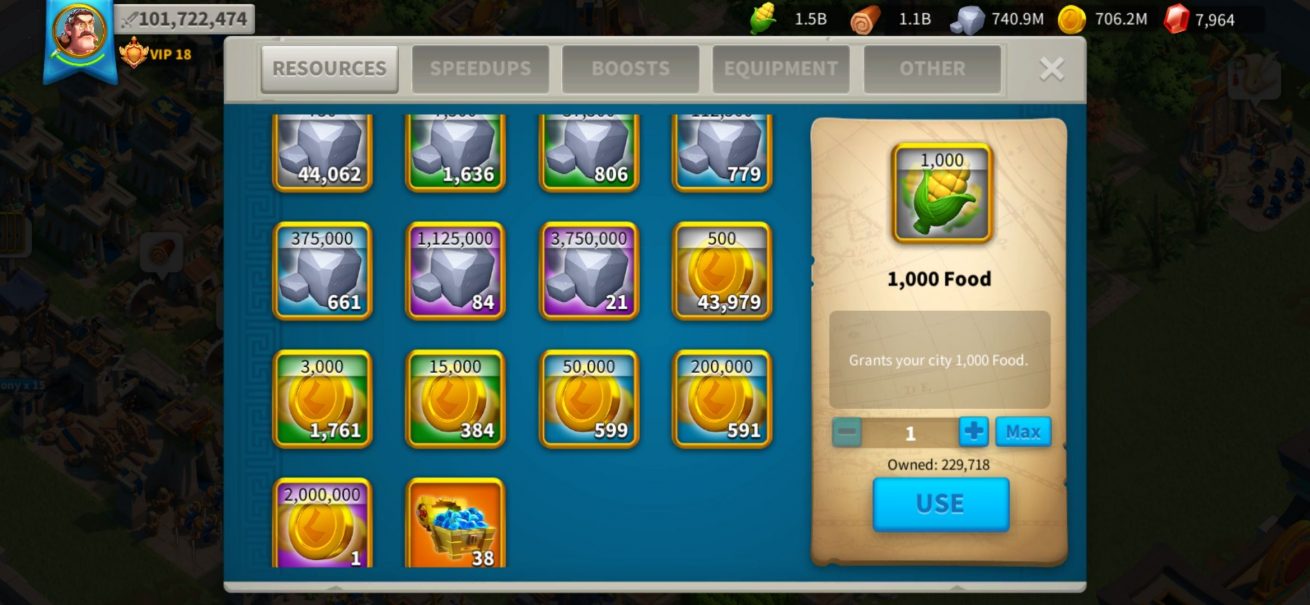Viewport: 1310px width, 605px height.
Task: Use the 1,000 Food item
Action: pyautogui.click(x=940, y=504)
